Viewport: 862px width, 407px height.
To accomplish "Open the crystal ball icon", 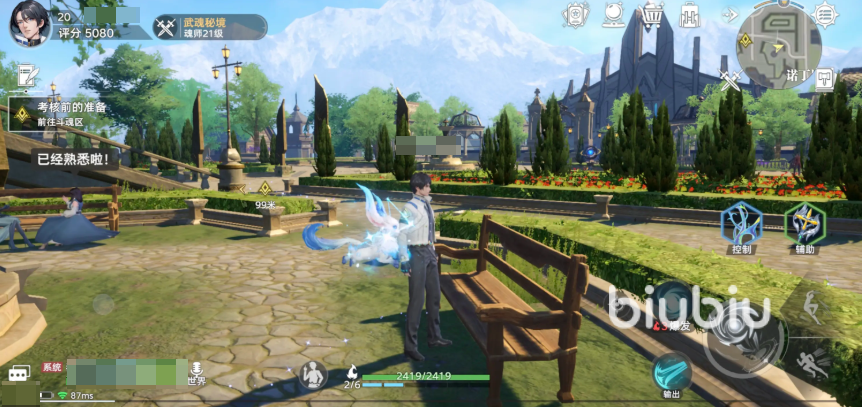I will (613, 15).
